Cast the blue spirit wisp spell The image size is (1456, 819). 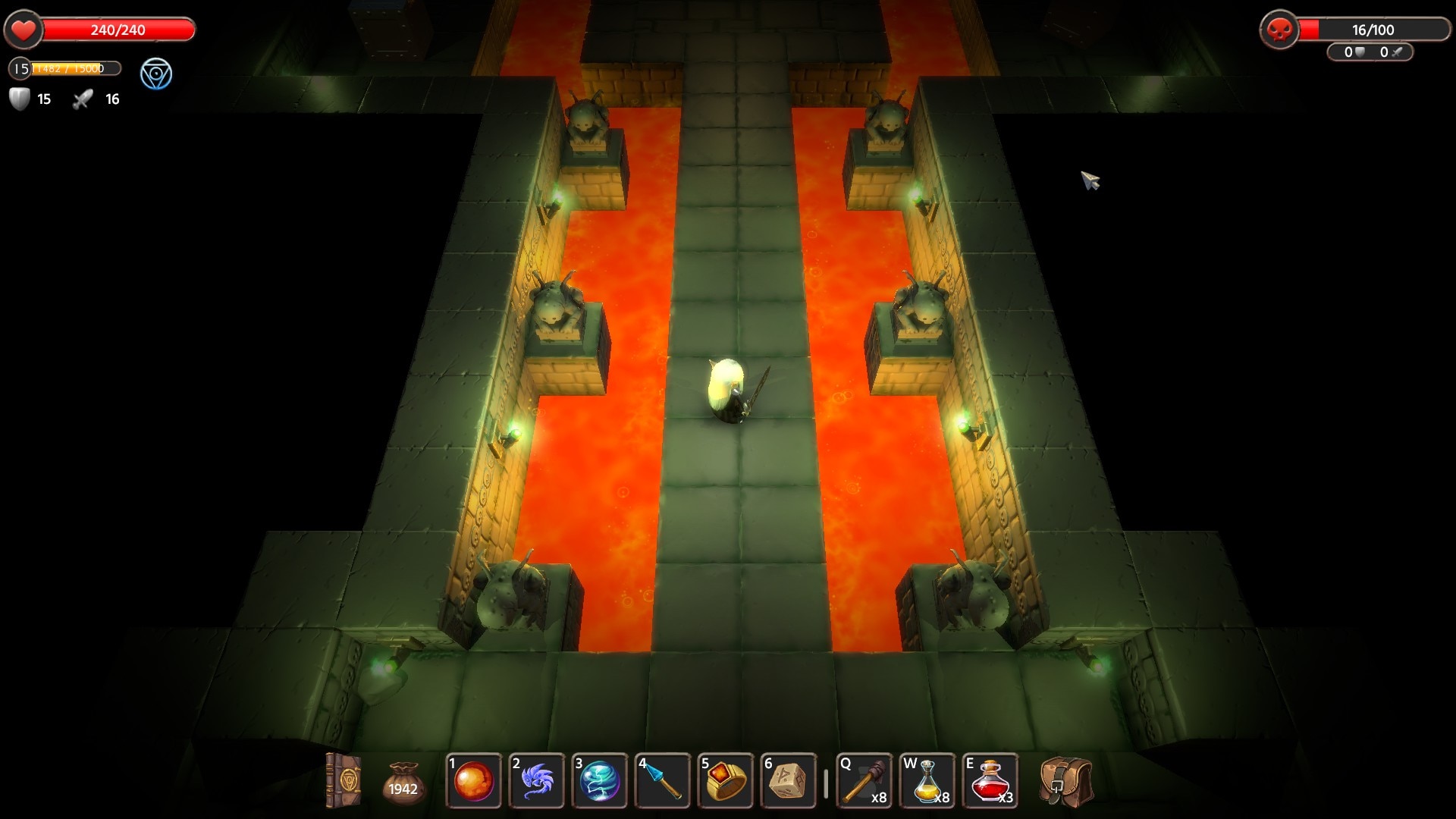tap(537, 781)
